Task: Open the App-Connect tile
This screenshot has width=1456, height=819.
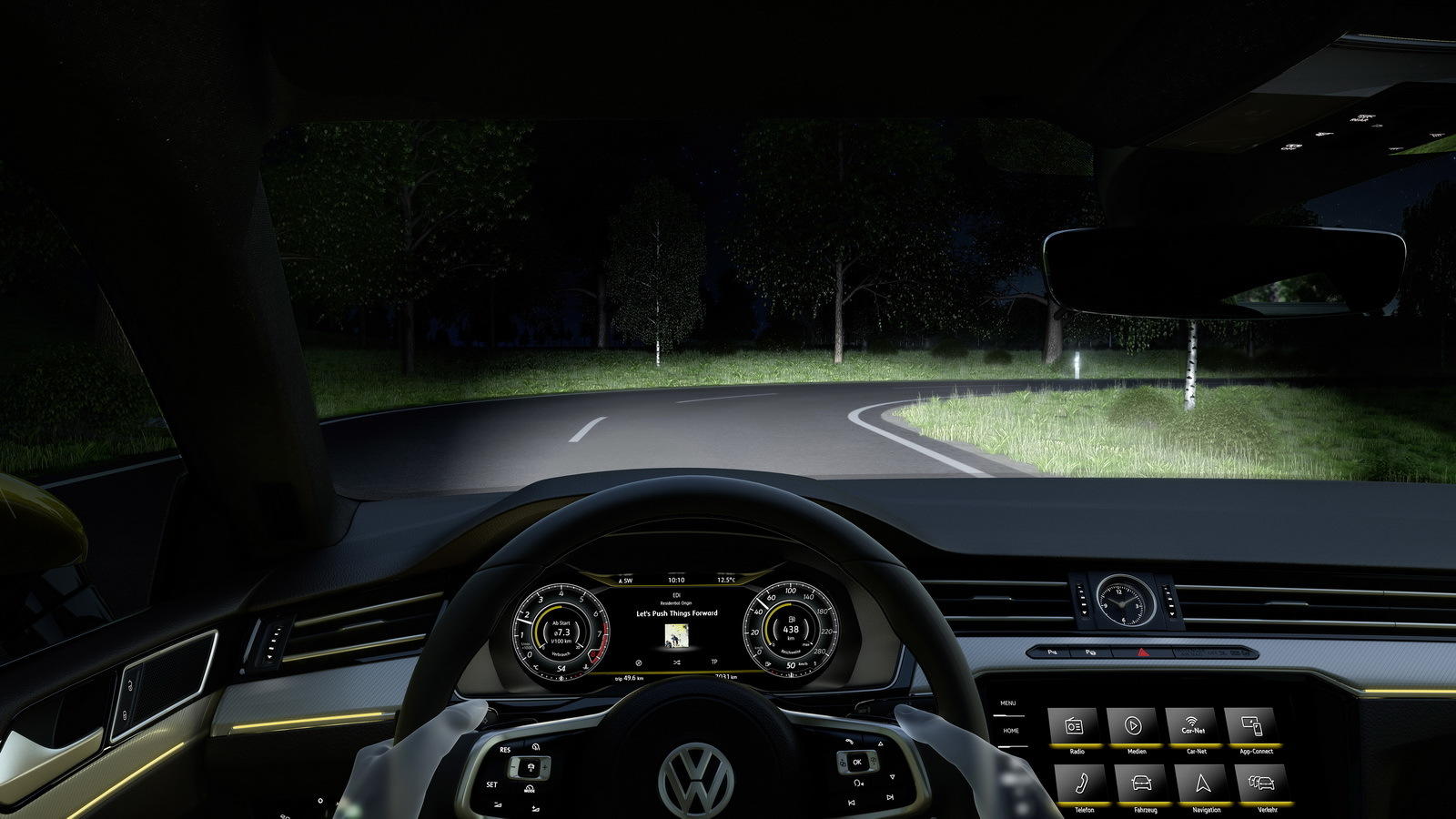Action: [x=1253, y=726]
